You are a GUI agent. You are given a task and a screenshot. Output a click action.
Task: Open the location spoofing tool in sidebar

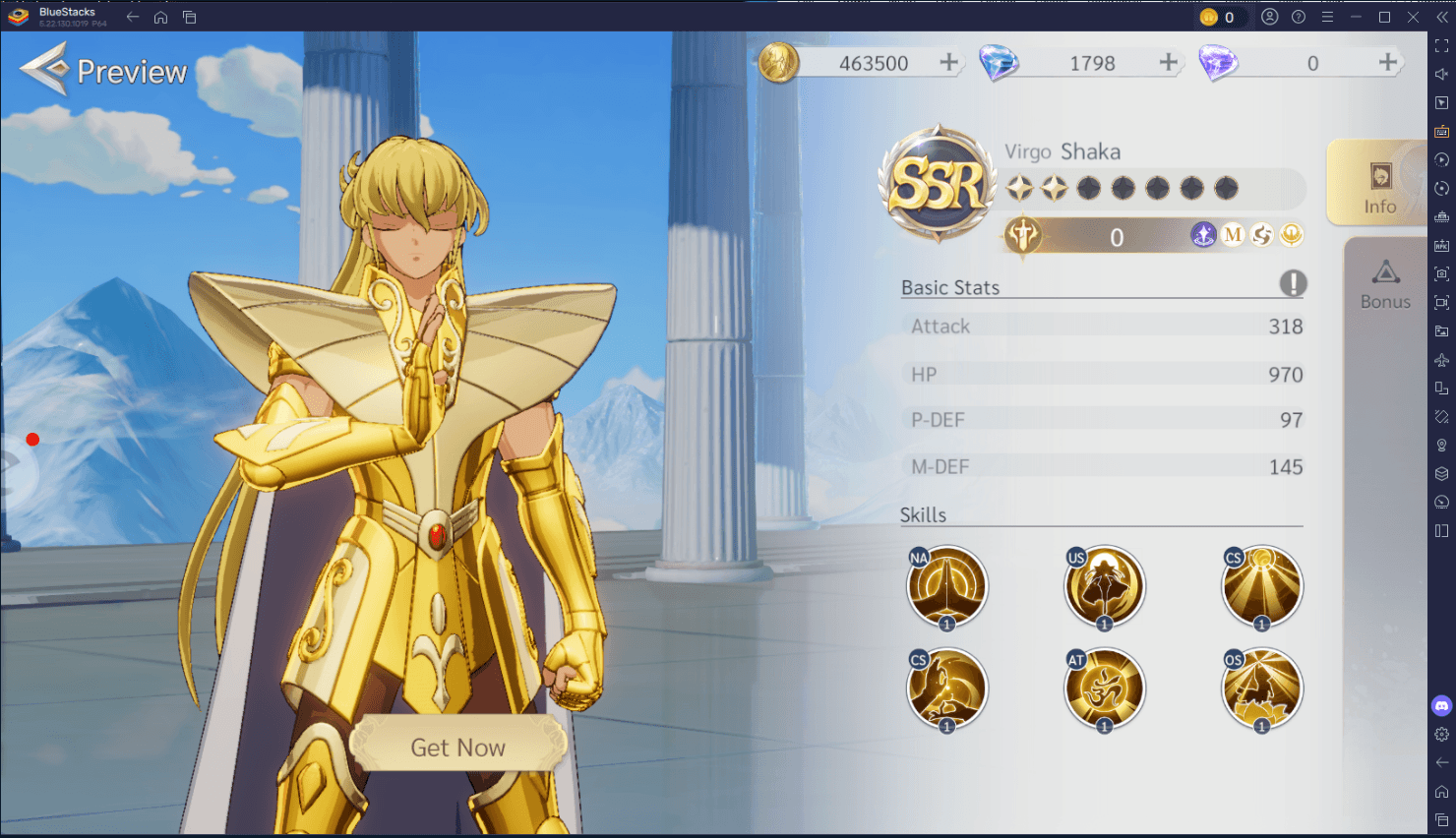coord(1441,445)
